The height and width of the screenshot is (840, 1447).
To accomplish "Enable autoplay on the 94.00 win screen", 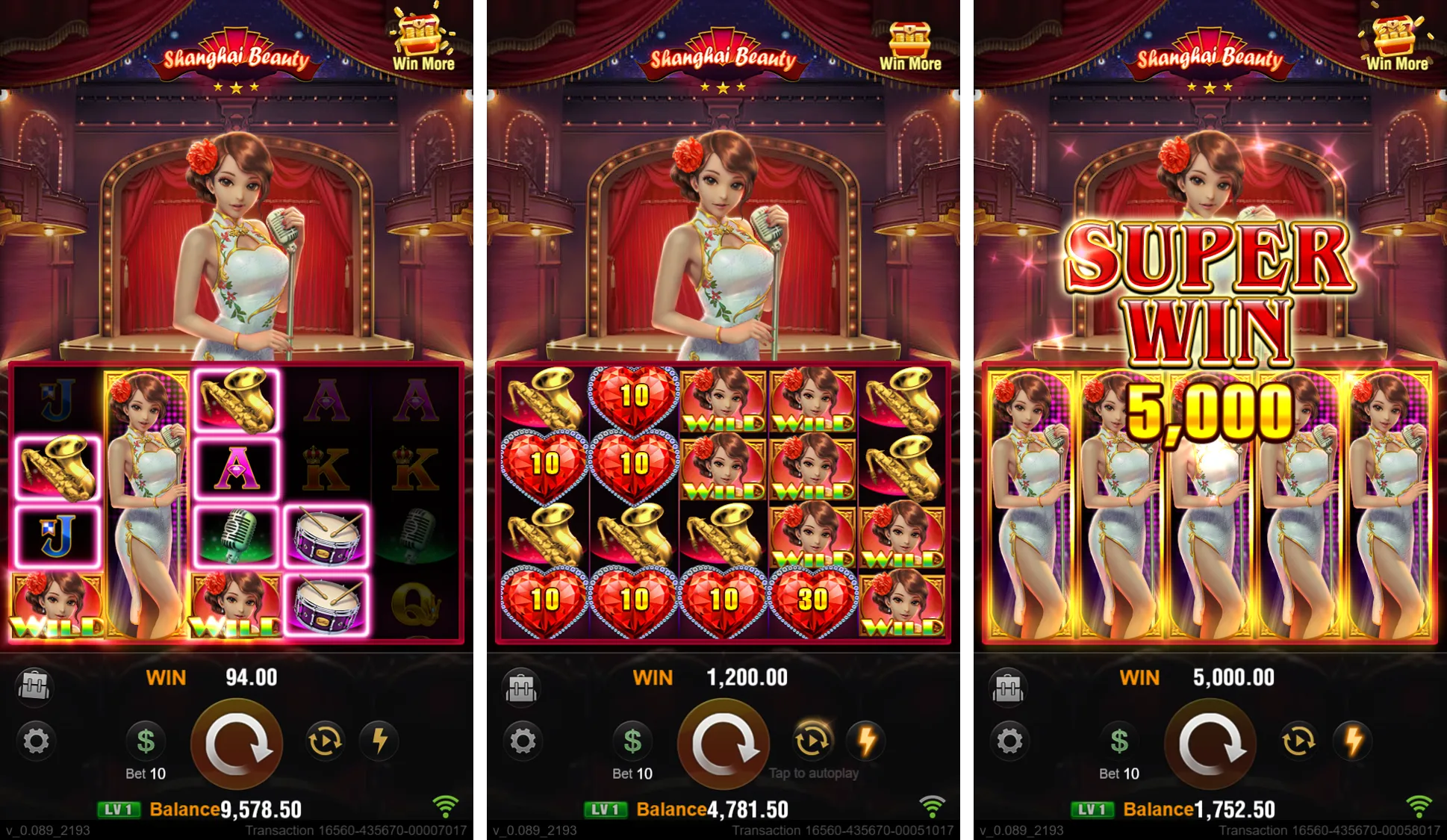I will [325, 741].
